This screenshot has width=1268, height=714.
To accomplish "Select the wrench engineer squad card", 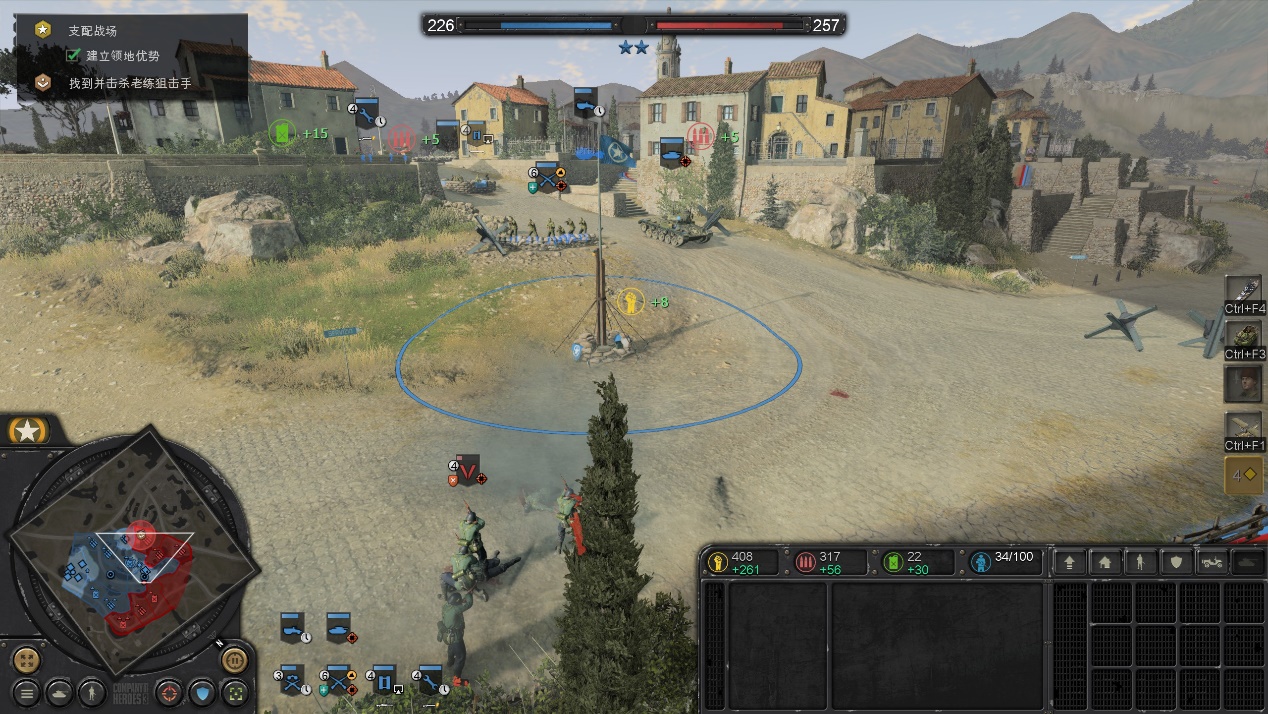I will tap(430, 679).
